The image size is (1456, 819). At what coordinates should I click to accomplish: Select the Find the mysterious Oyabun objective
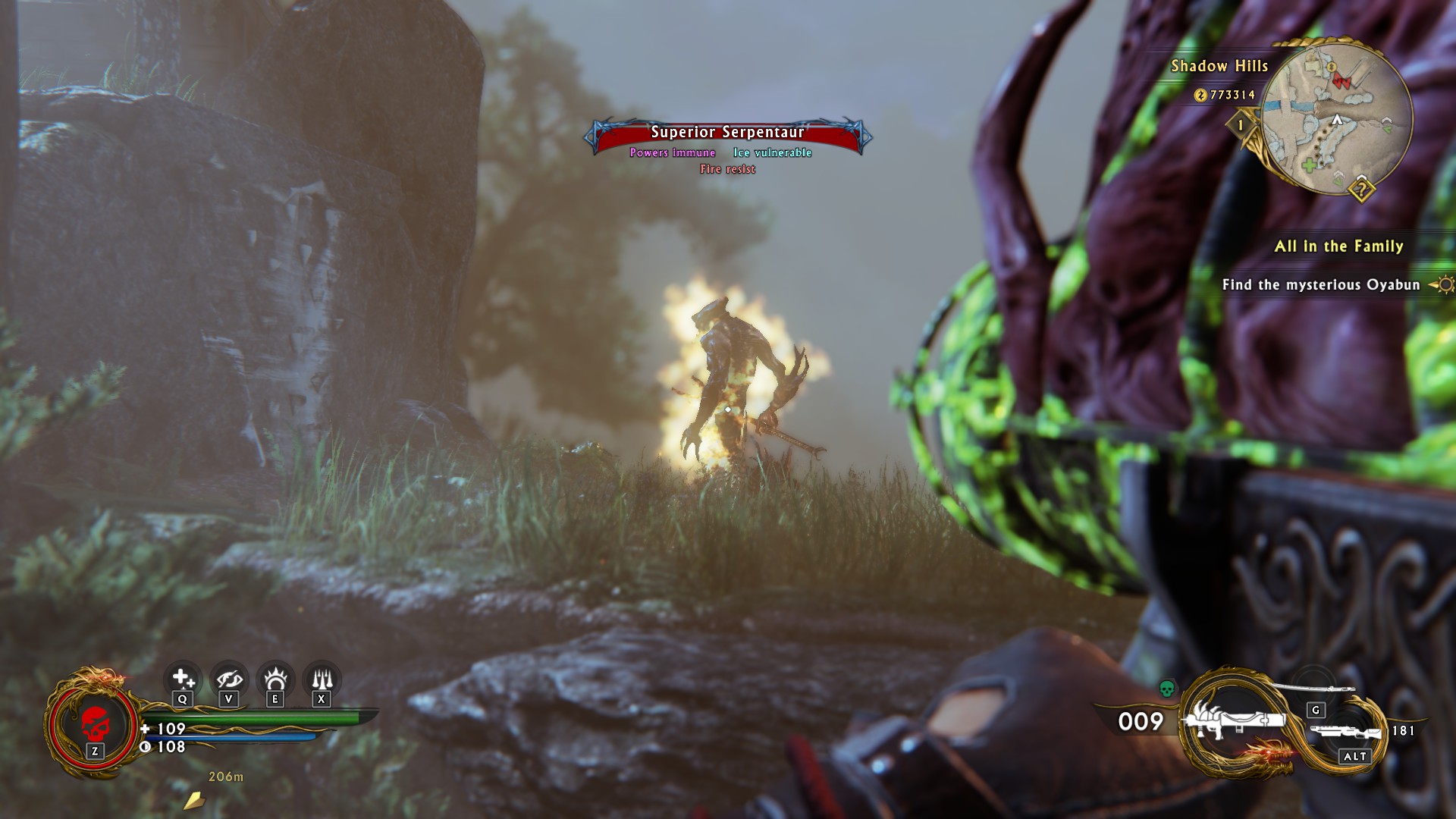click(1320, 285)
